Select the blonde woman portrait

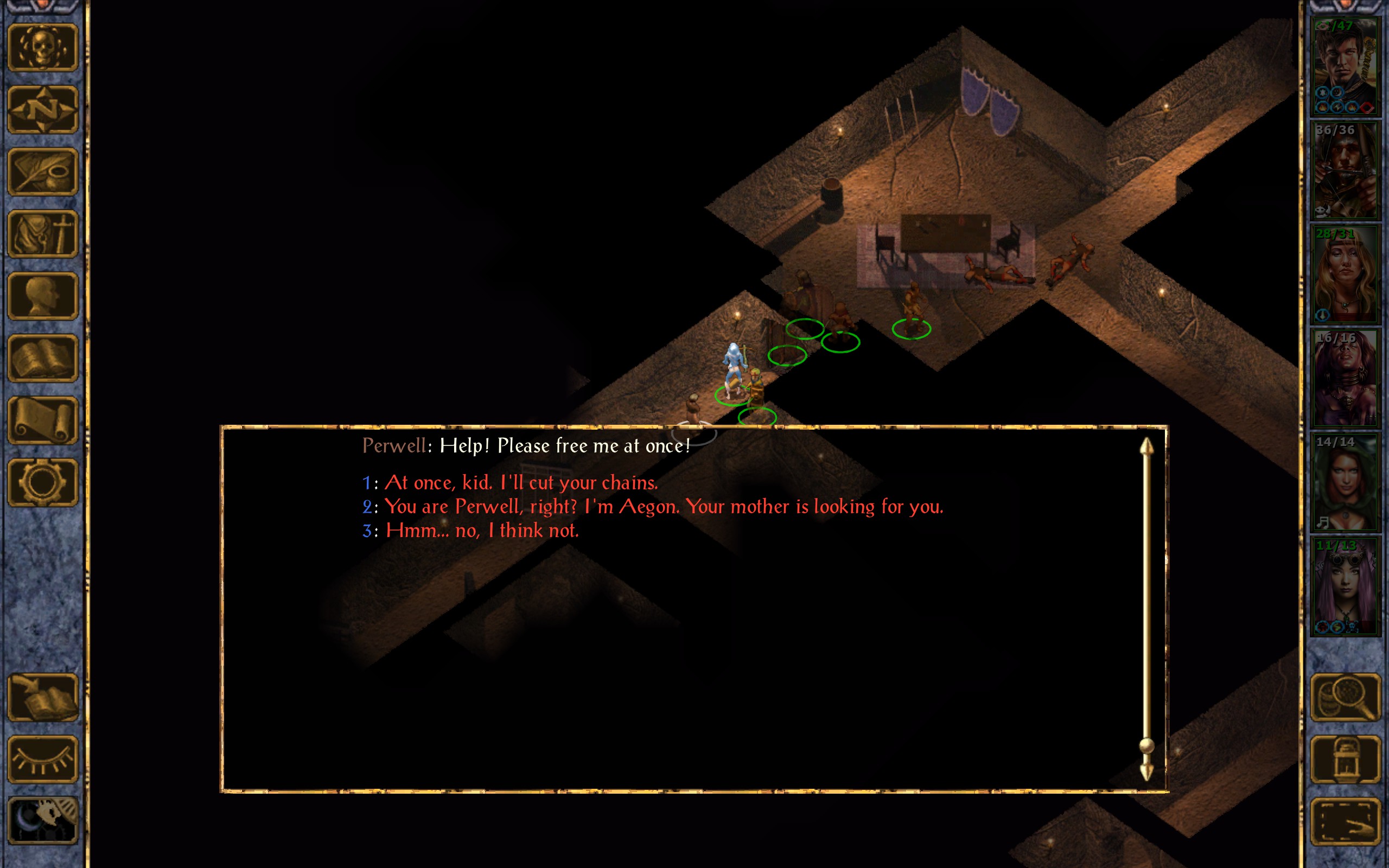pos(1344,275)
